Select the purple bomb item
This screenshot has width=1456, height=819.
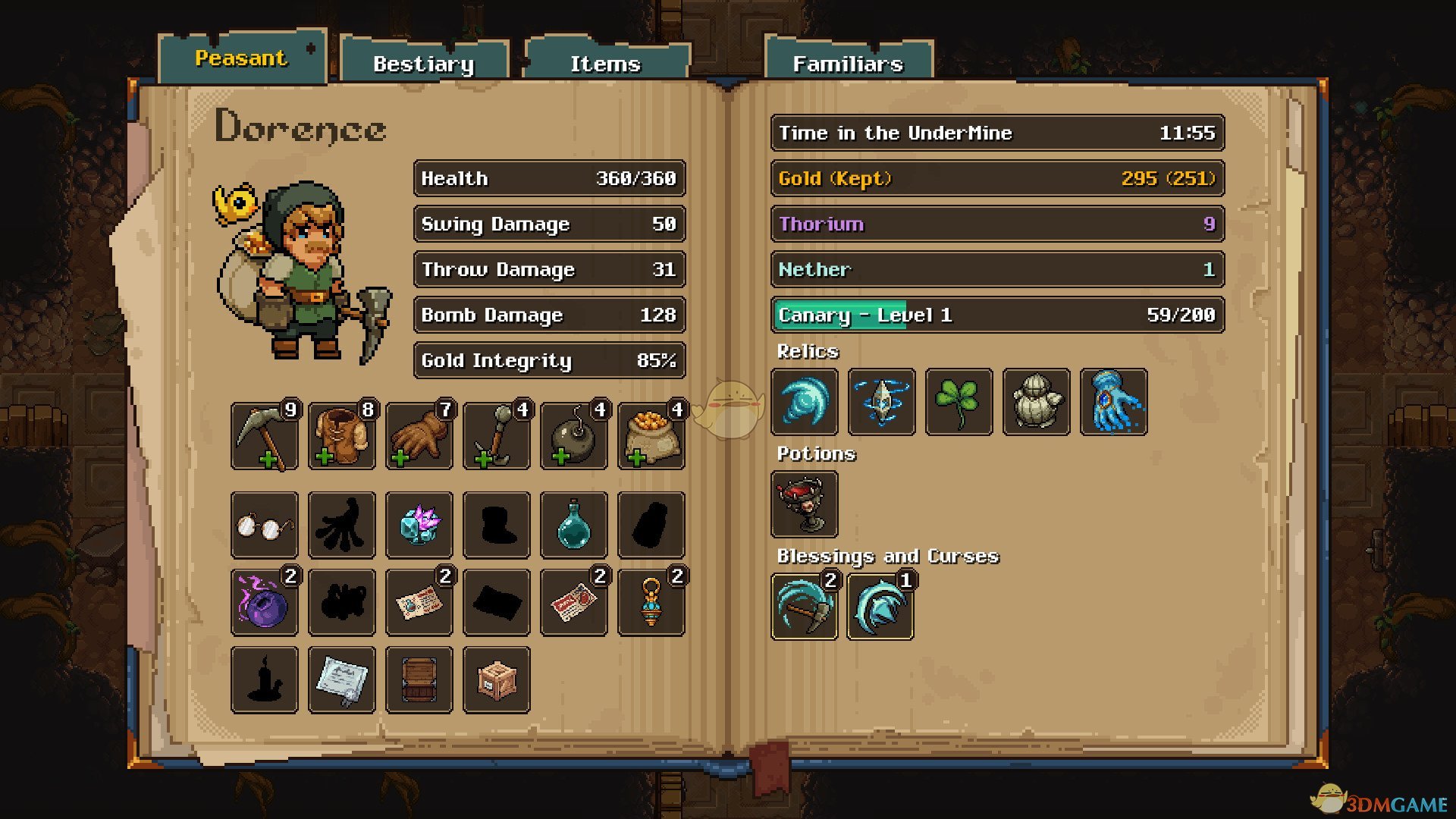pos(265,603)
